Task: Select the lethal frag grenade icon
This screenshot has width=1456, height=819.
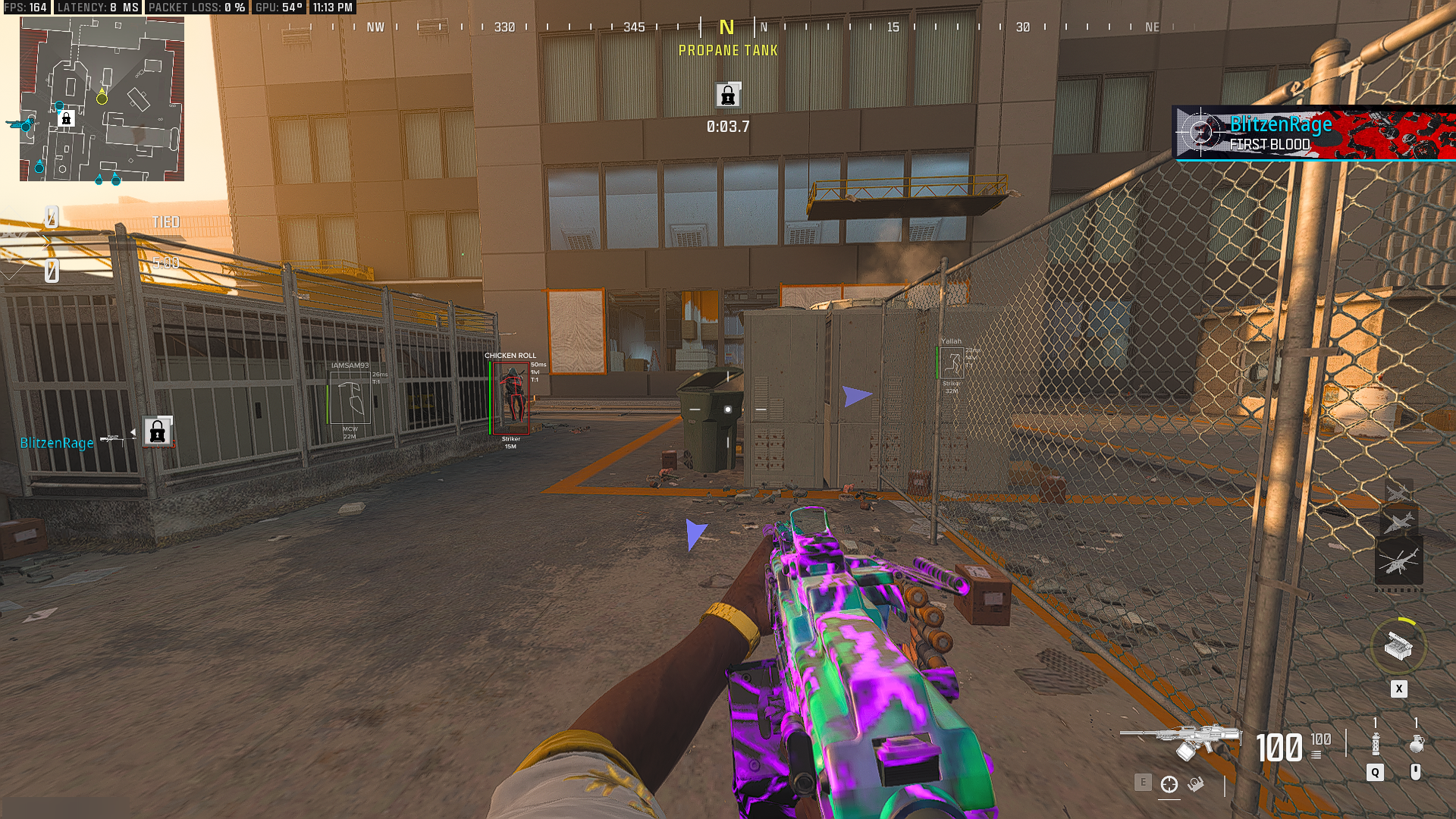Action: pyautogui.click(x=1416, y=744)
